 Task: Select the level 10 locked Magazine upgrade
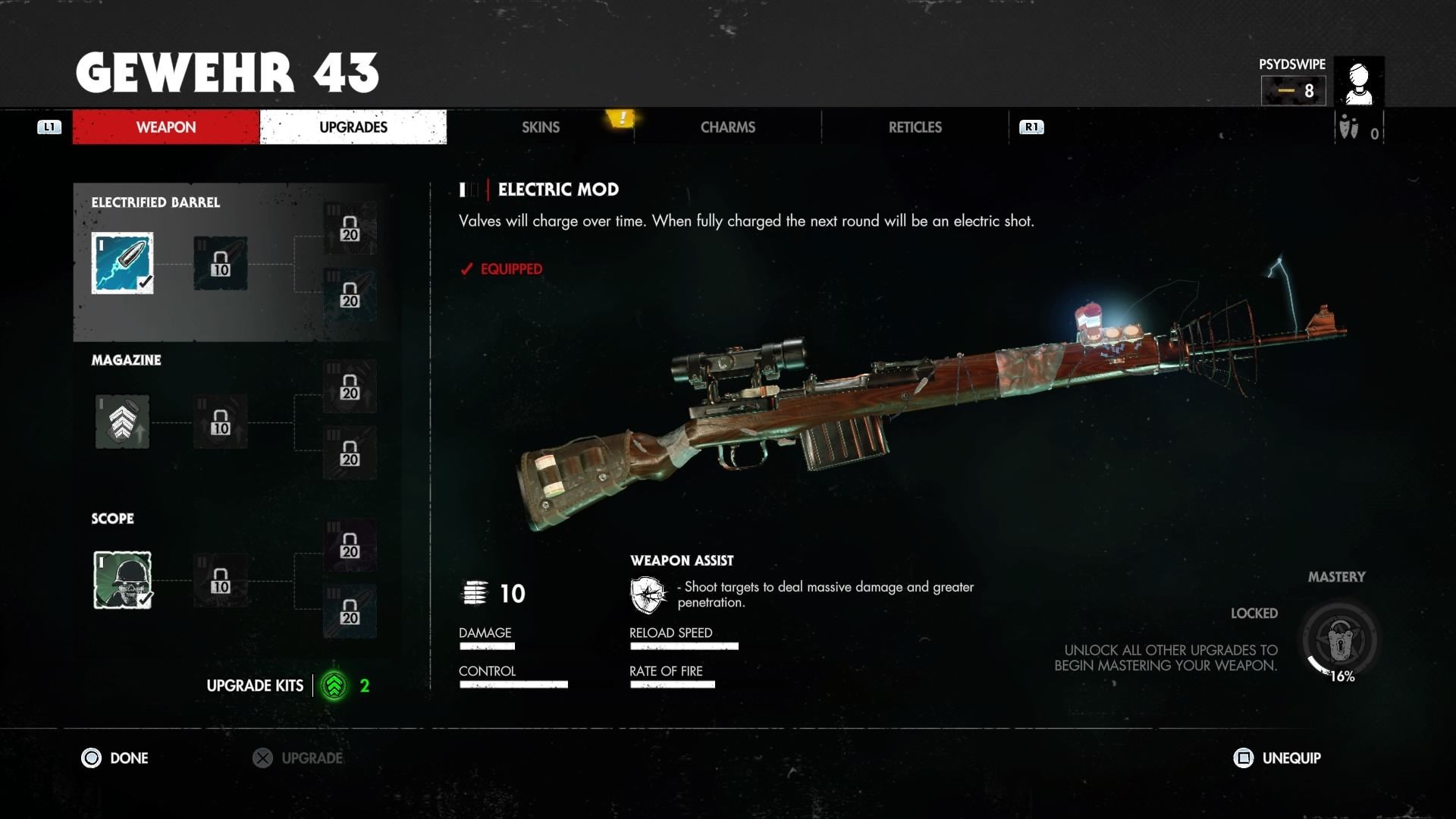click(x=220, y=422)
